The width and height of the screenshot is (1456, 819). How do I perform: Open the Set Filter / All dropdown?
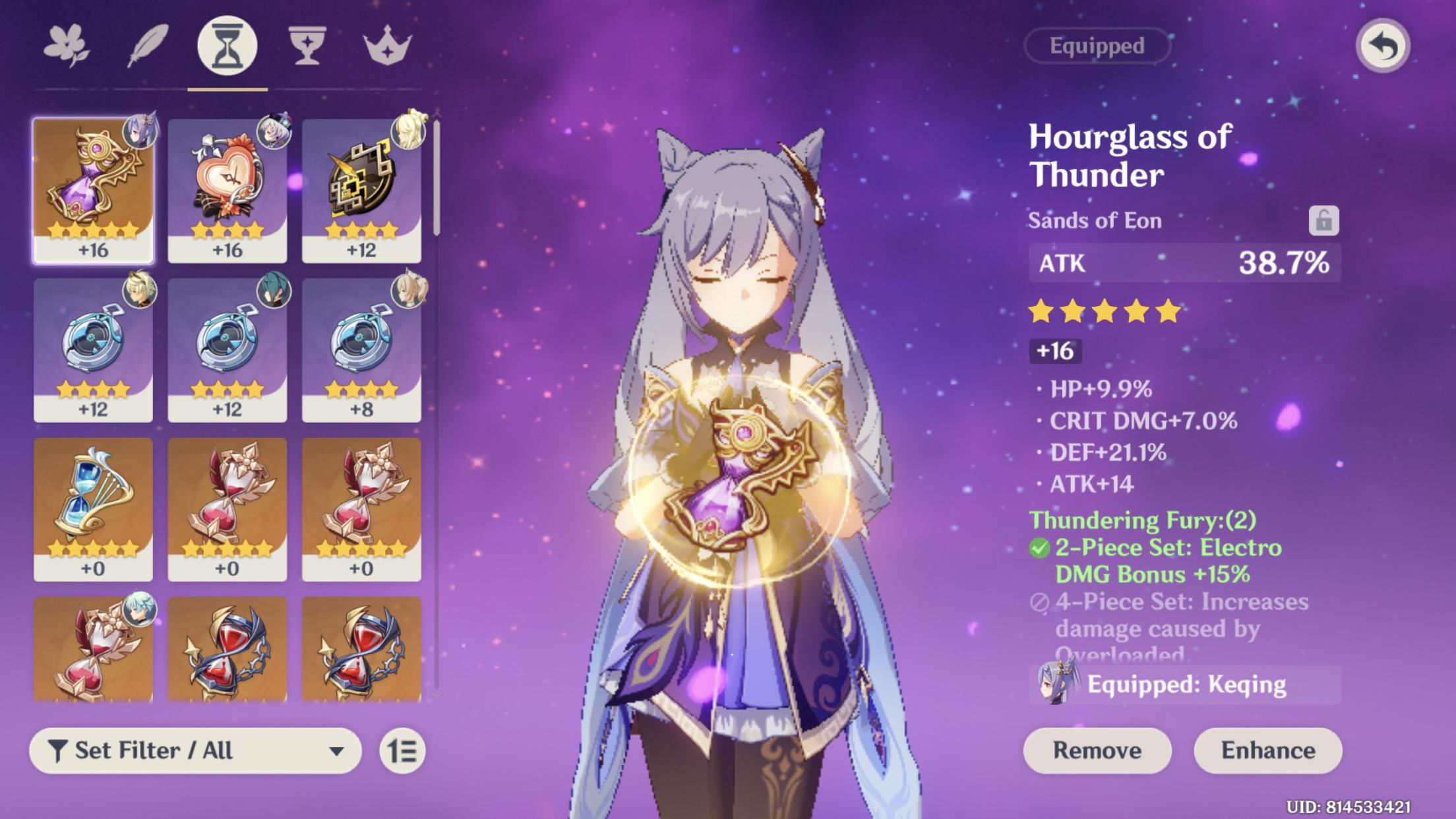(195, 750)
